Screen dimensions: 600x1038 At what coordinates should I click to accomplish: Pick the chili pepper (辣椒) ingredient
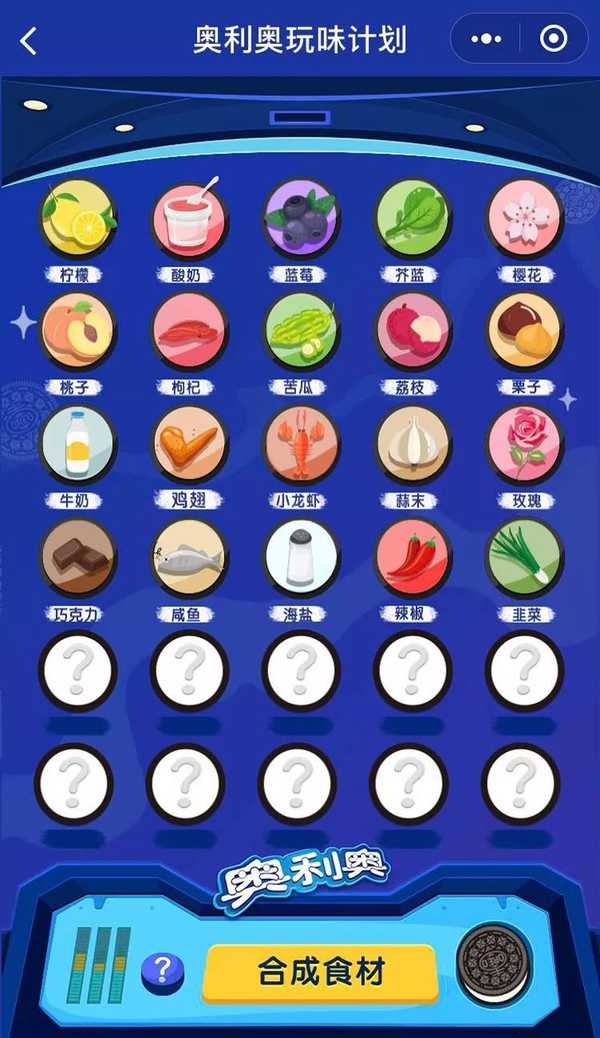(413, 557)
